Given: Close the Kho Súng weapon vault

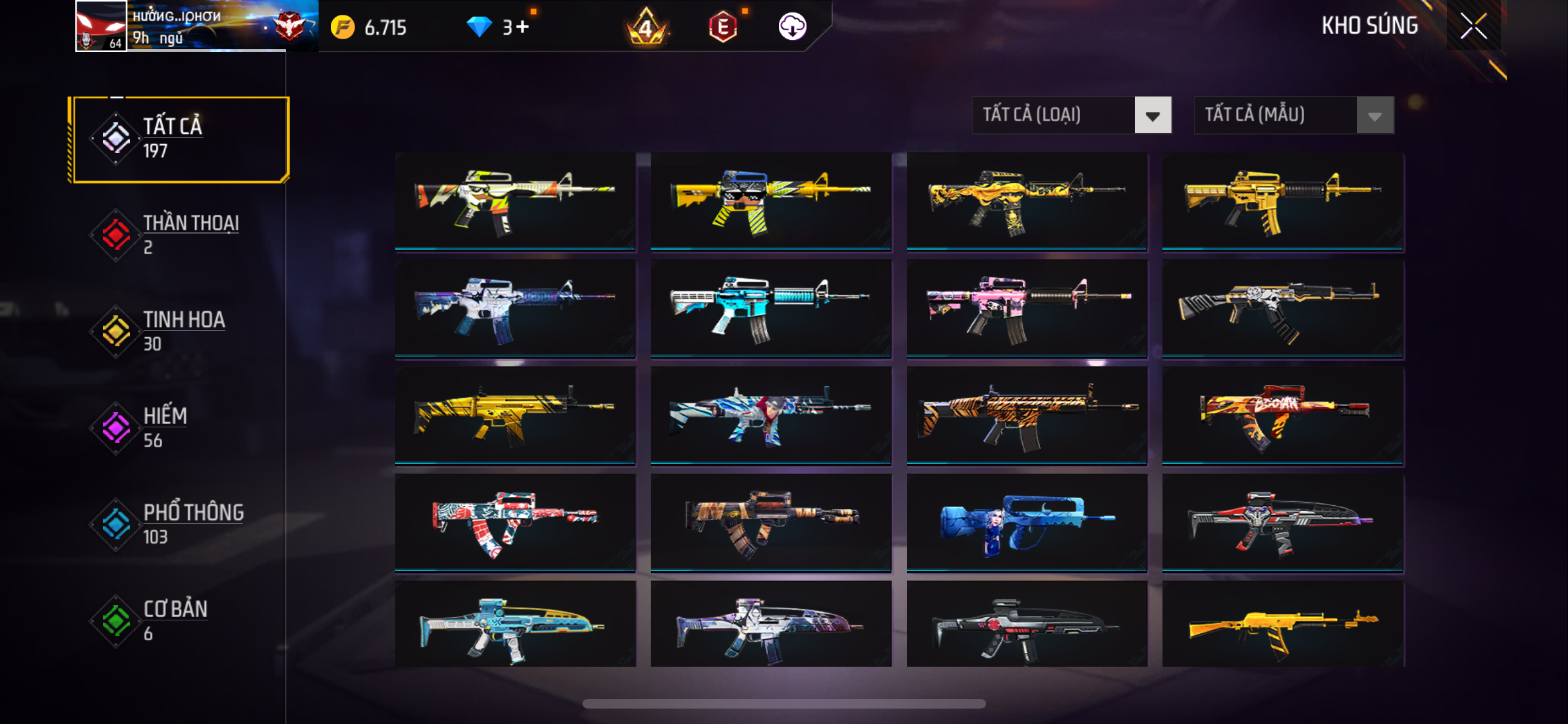Looking at the screenshot, I should click(1473, 26).
